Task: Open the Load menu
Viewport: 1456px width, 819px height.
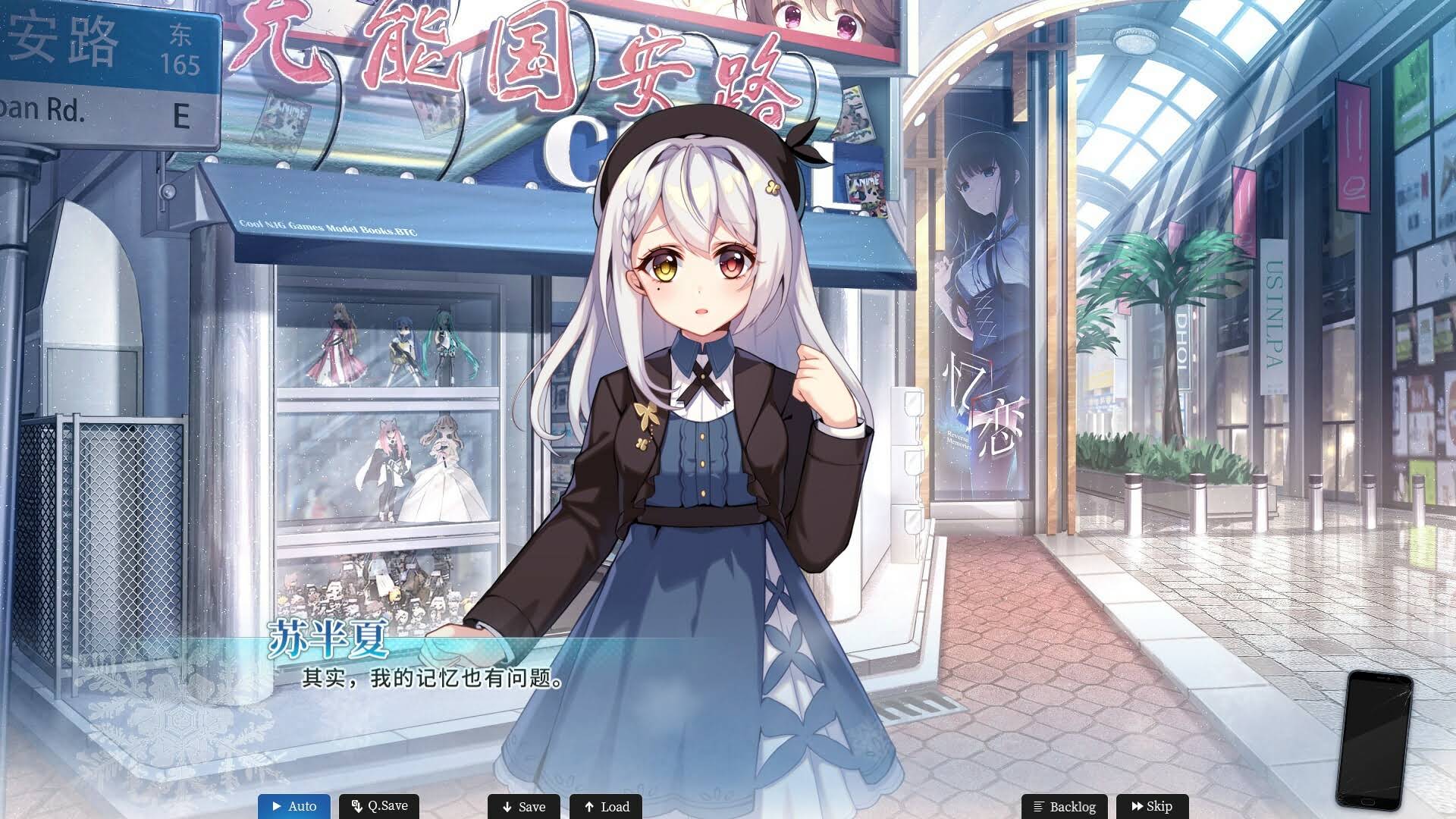Action: pos(606,807)
